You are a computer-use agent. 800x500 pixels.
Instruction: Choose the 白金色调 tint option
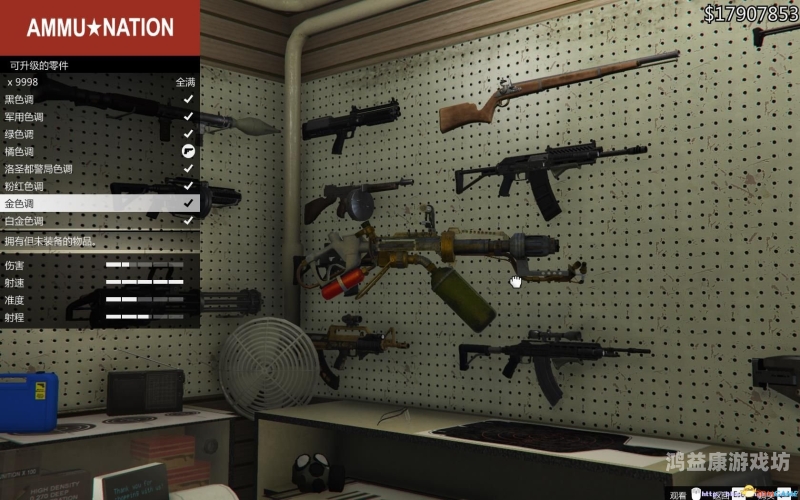pos(100,220)
